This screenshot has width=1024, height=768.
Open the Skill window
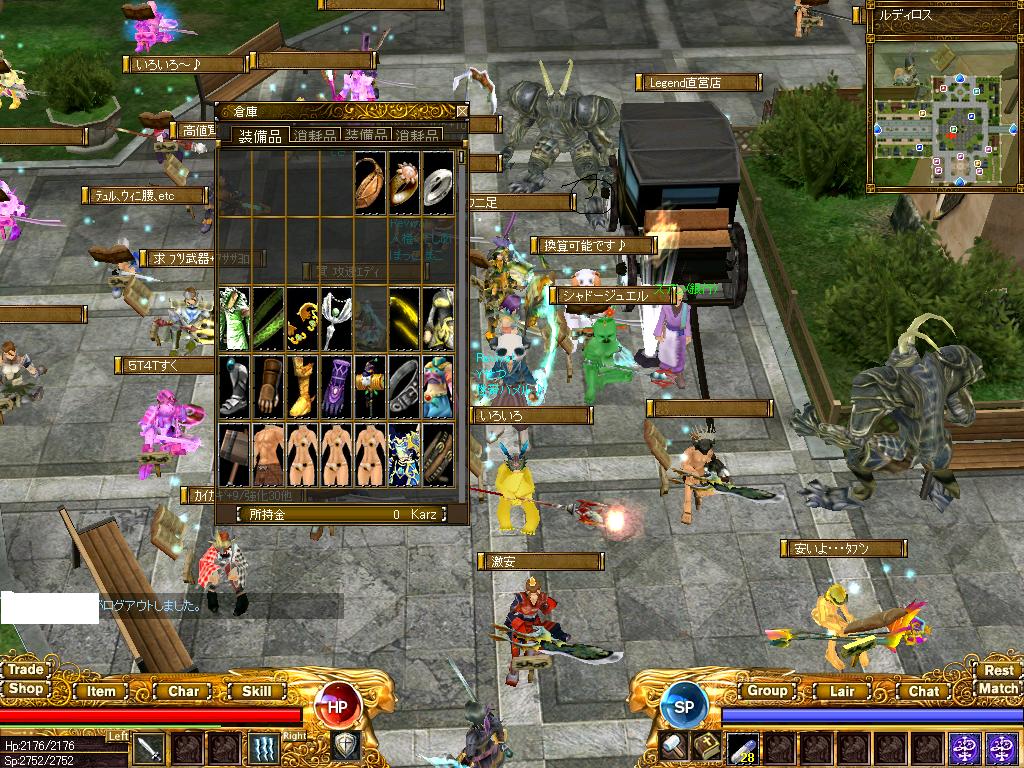pyautogui.click(x=257, y=691)
